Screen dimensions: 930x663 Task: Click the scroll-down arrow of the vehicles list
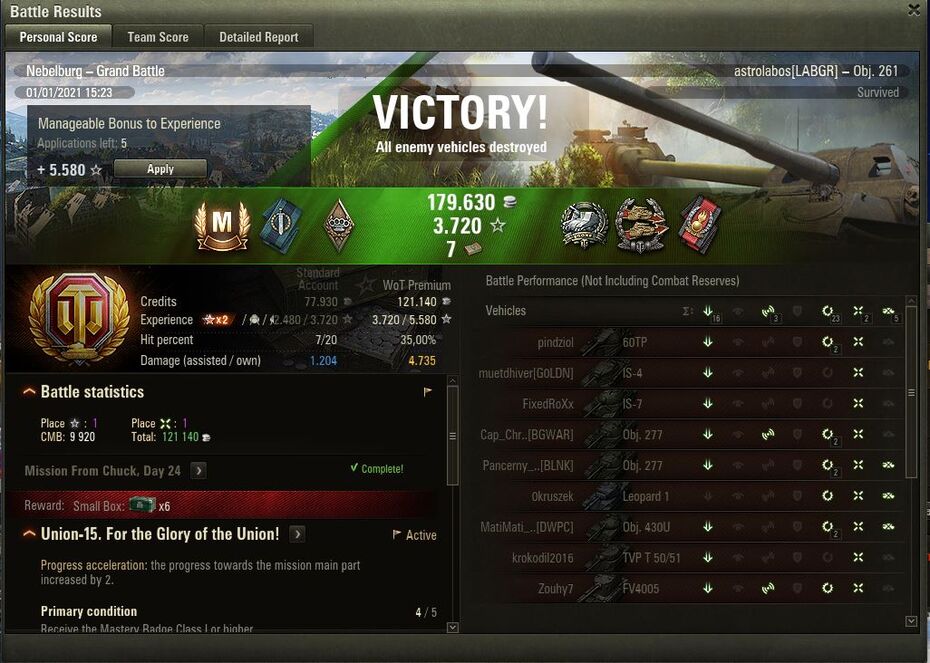coord(910,621)
